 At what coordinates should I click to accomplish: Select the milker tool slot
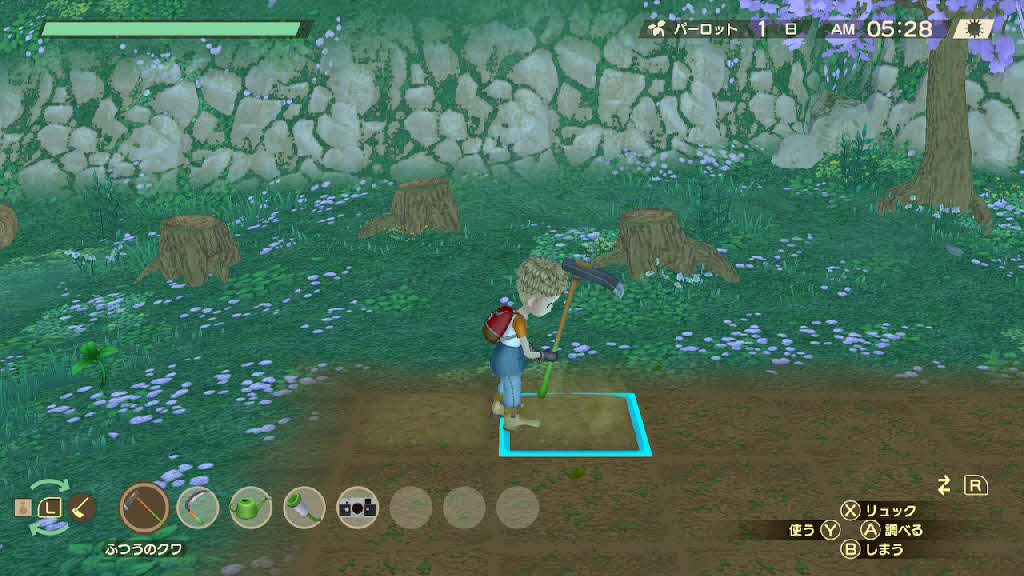[304, 507]
